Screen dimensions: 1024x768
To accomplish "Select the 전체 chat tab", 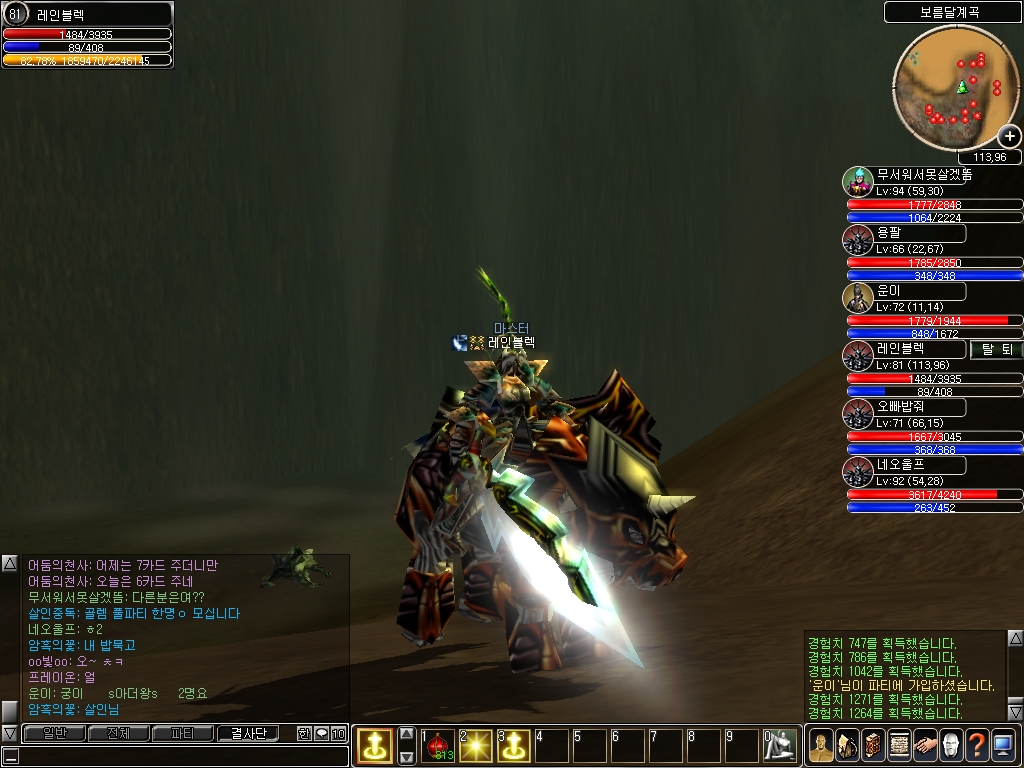I will 118,733.
